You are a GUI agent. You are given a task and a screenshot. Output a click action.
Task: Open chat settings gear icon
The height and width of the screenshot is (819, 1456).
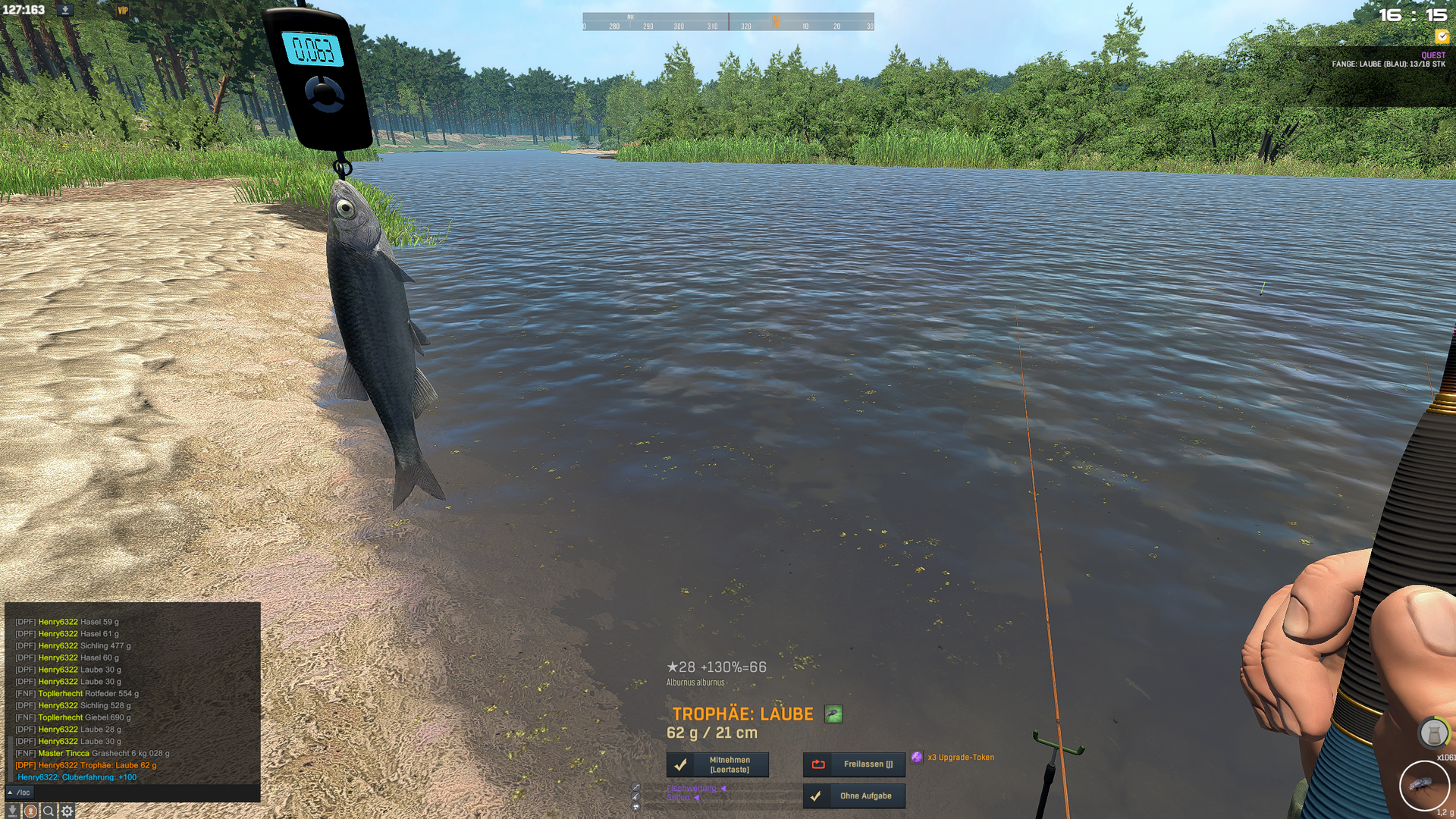(67, 811)
